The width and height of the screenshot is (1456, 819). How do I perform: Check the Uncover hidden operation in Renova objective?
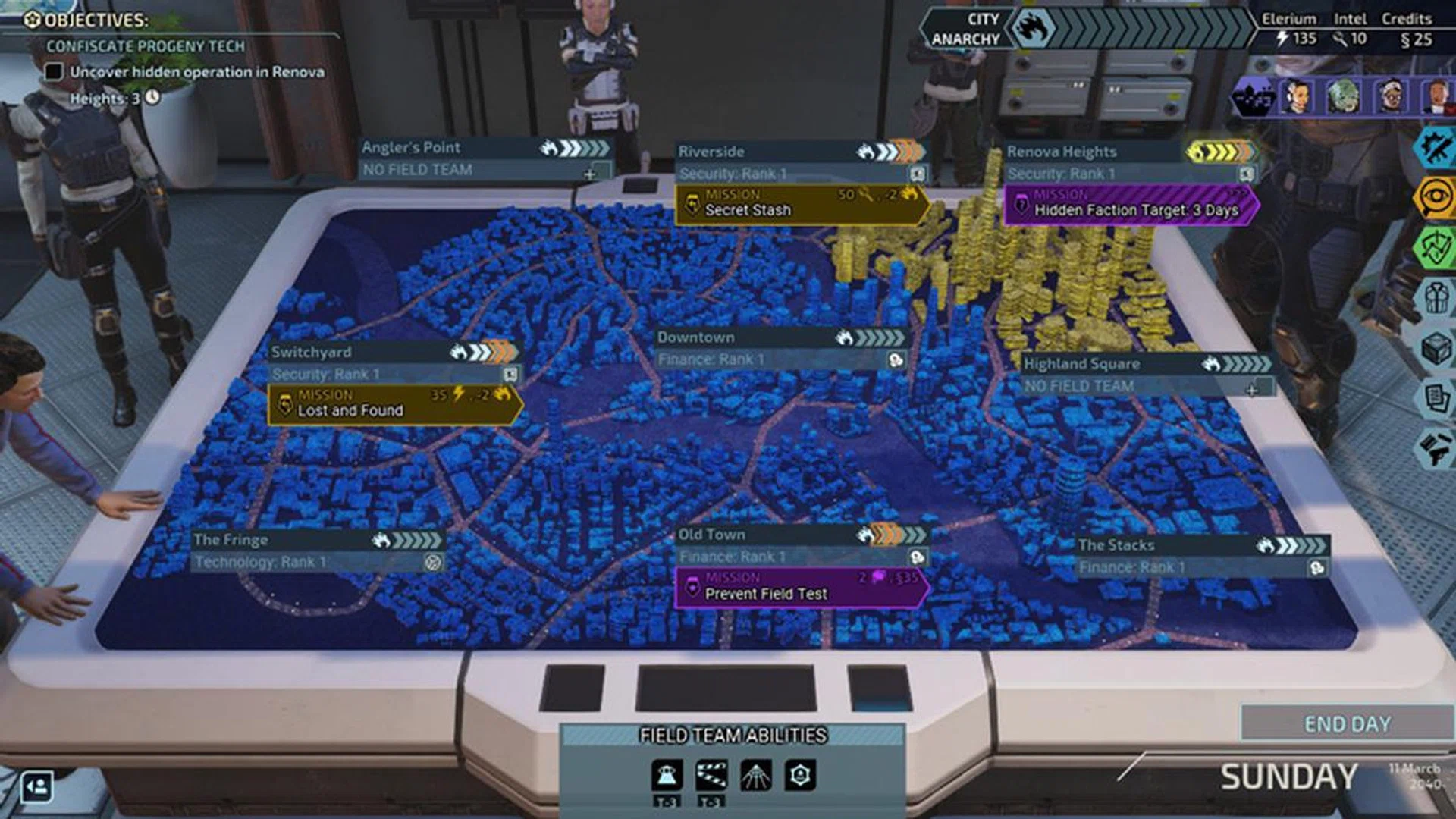53,71
